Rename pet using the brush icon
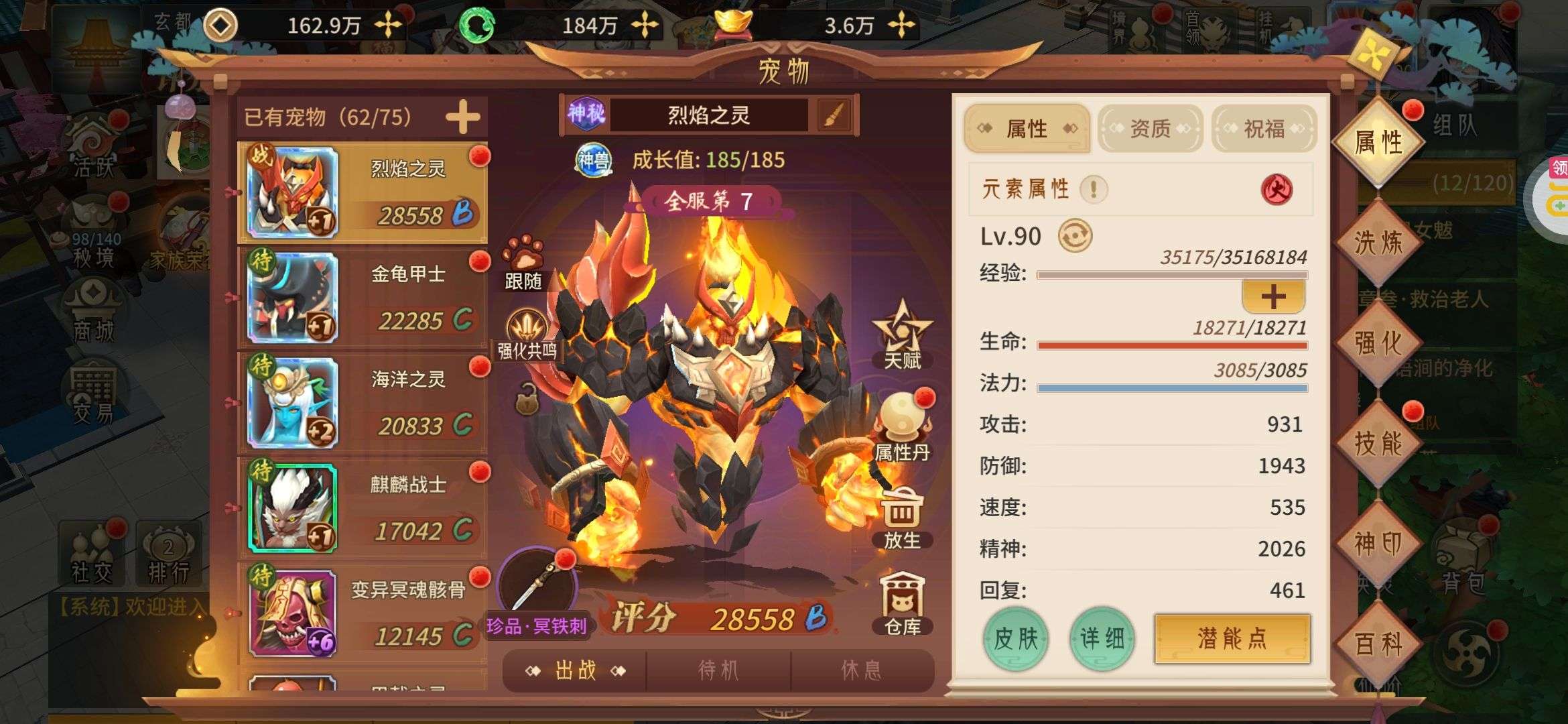This screenshot has height=724, width=1568. (834, 115)
